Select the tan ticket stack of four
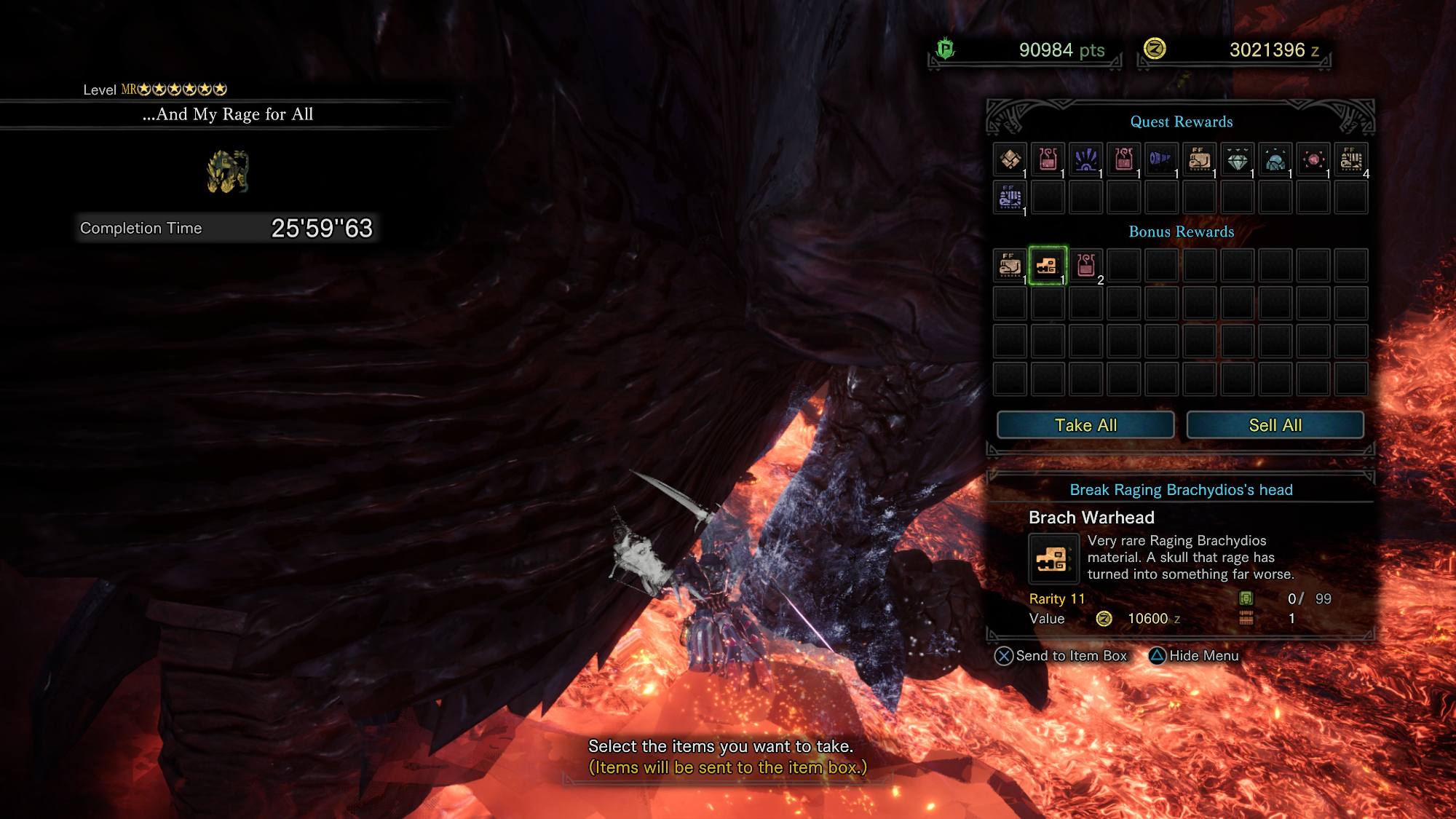This screenshot has height=819, width=1456. point(1350,159)
